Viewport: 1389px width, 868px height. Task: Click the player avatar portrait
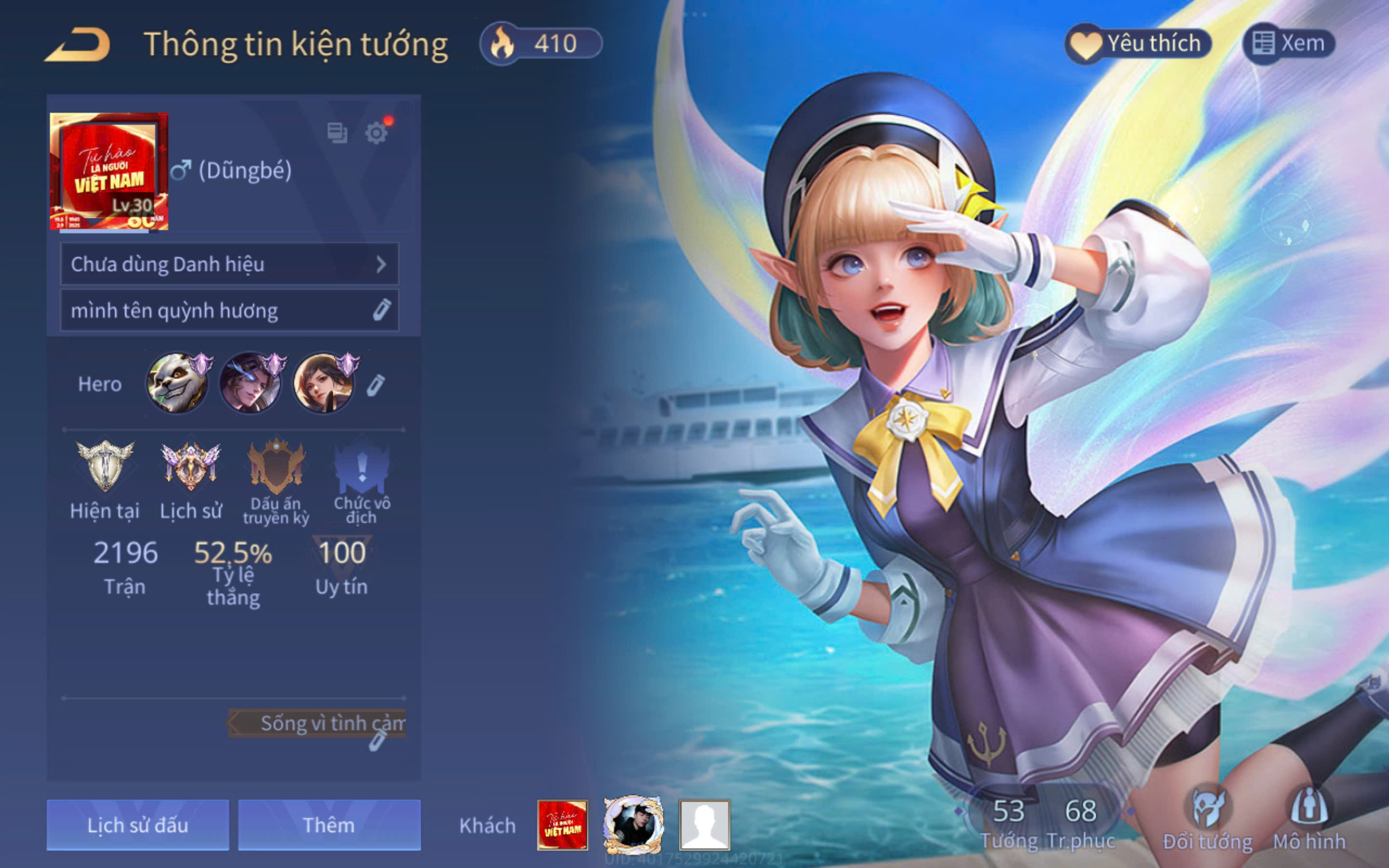point(109,171)
